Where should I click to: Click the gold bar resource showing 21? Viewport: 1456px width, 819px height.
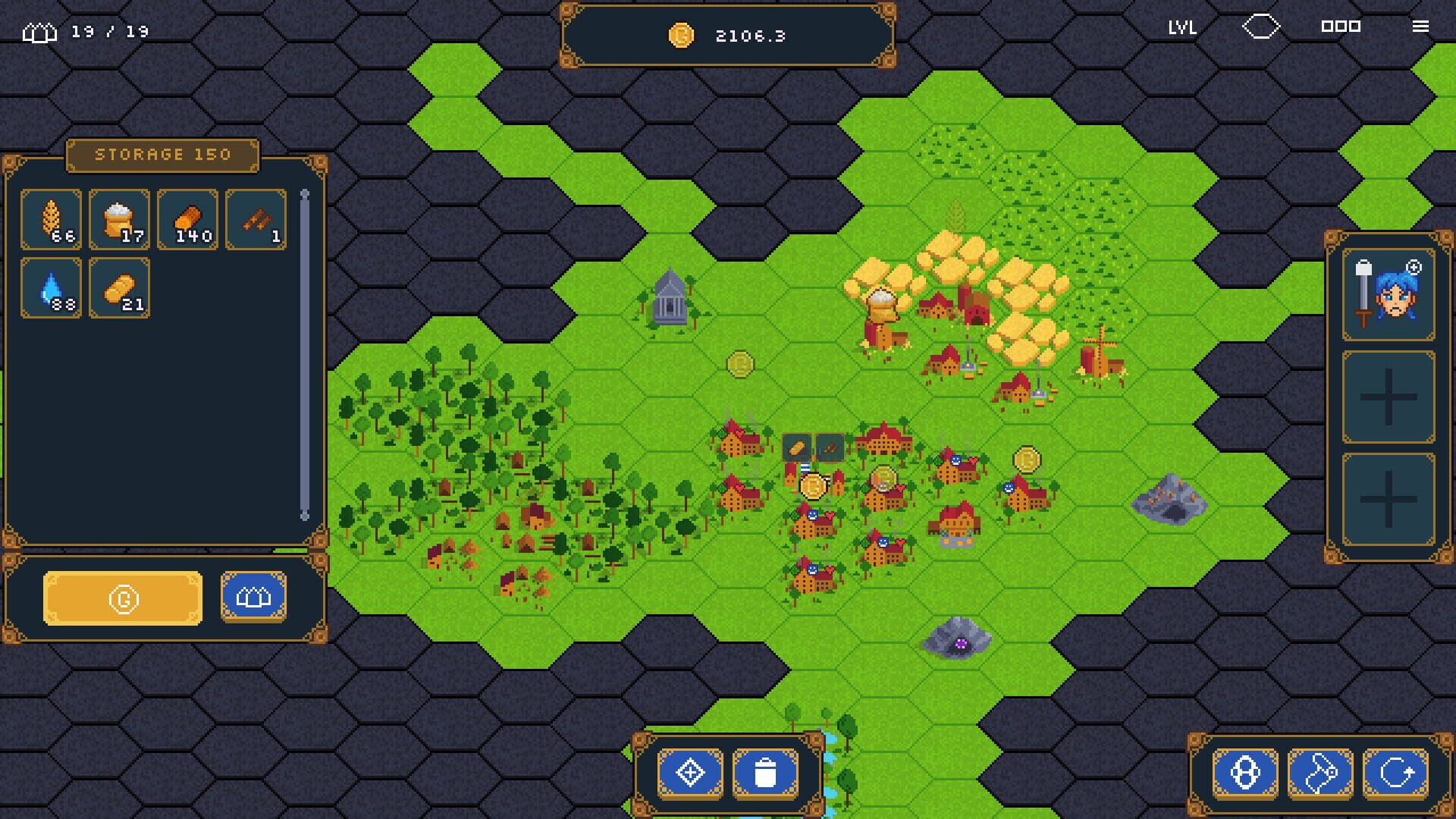click(x=119, y=289)
